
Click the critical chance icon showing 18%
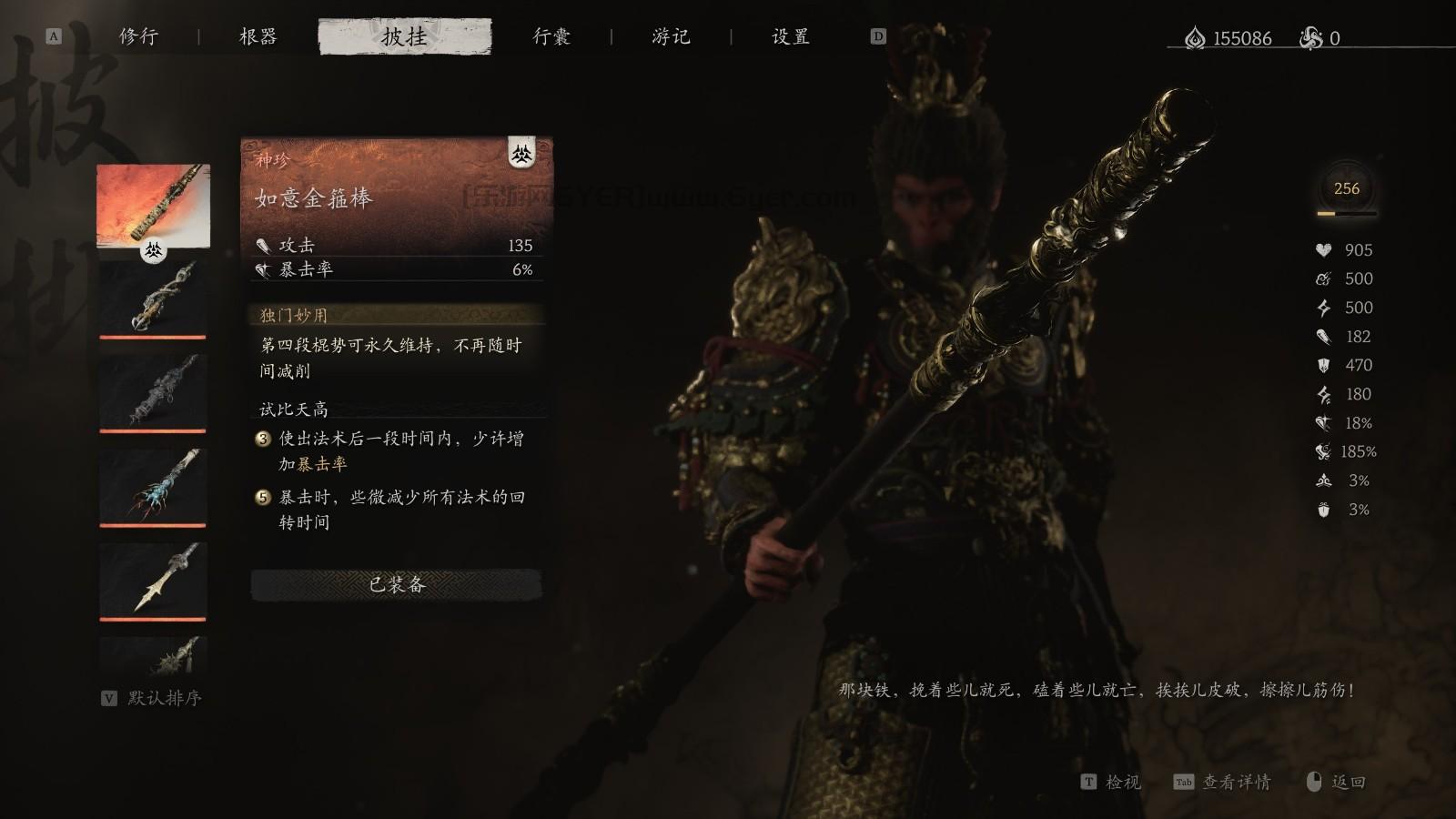[1325, 422]
